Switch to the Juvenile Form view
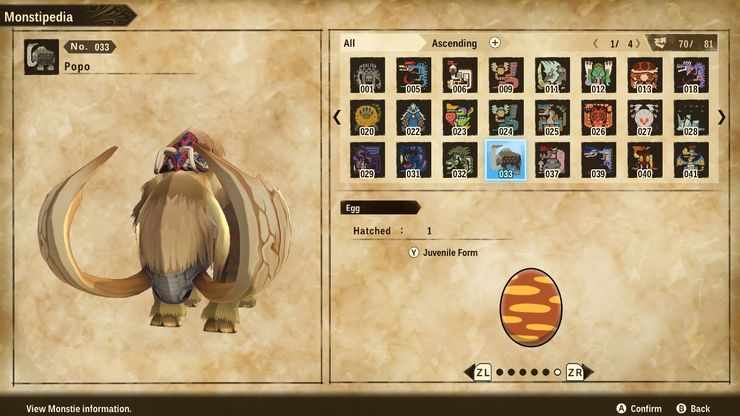The image size is (740, 416). [443, 253]
